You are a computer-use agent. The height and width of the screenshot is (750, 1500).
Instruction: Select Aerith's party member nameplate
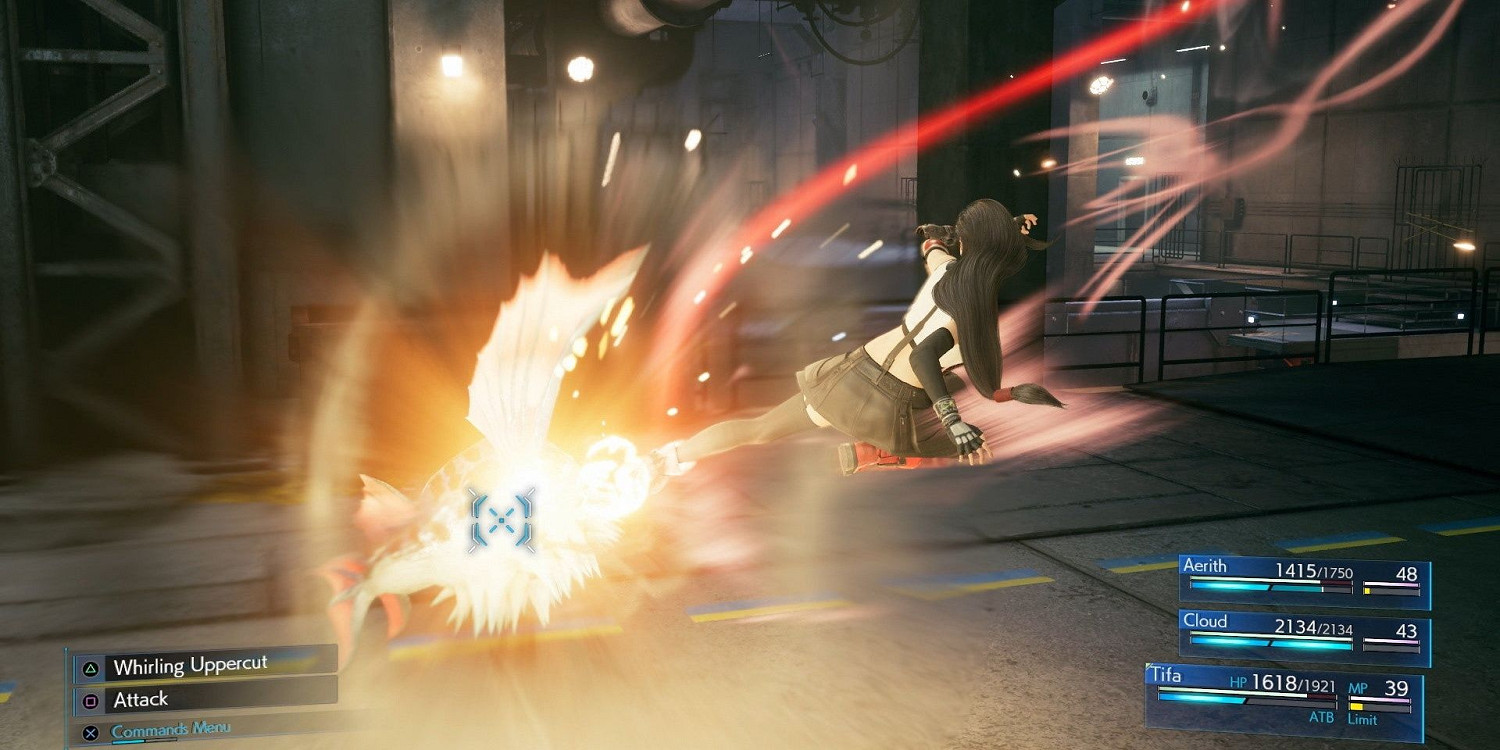[x=1204, y=566]
